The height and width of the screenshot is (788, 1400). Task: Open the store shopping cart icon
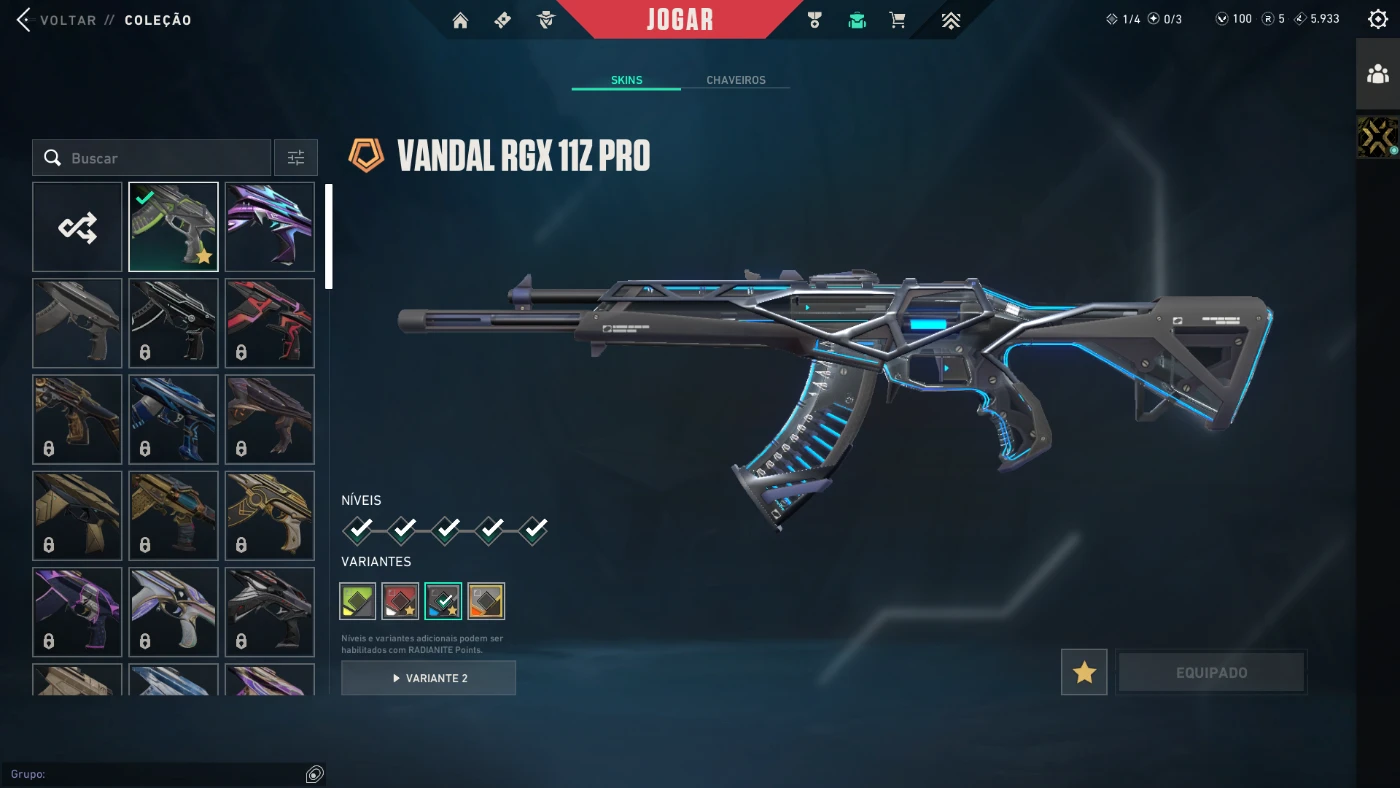(898, 20)
